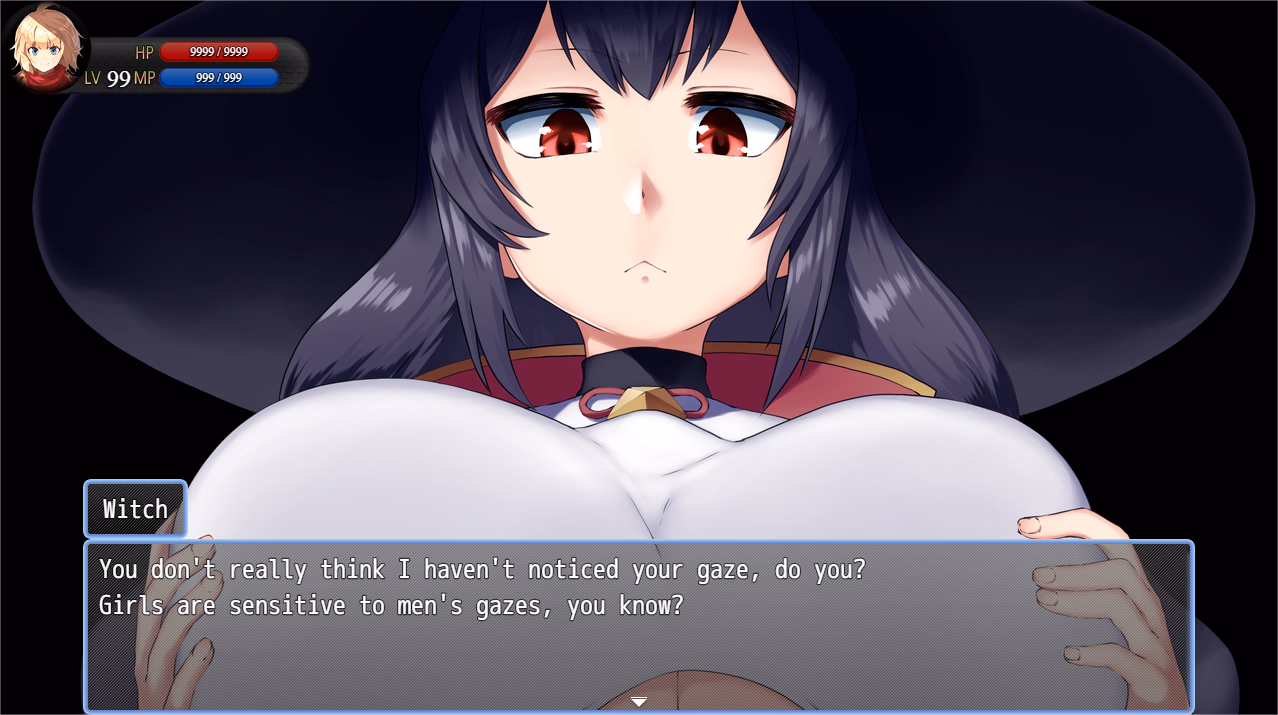Click the dialogue continue arrow
The height and width of the screenshot is (715, 1278).
(x=639, y=701)
